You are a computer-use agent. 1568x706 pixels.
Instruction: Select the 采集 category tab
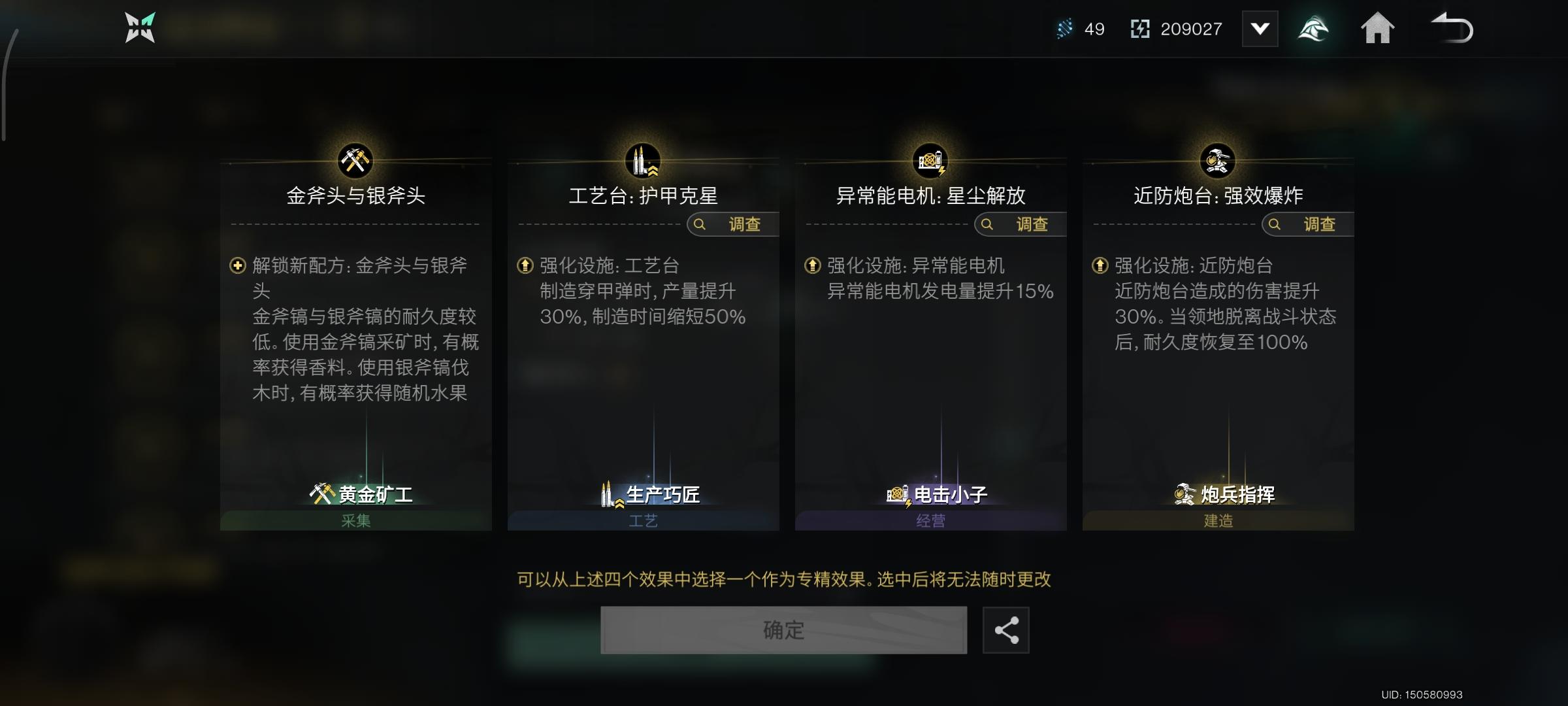point(357,521)
